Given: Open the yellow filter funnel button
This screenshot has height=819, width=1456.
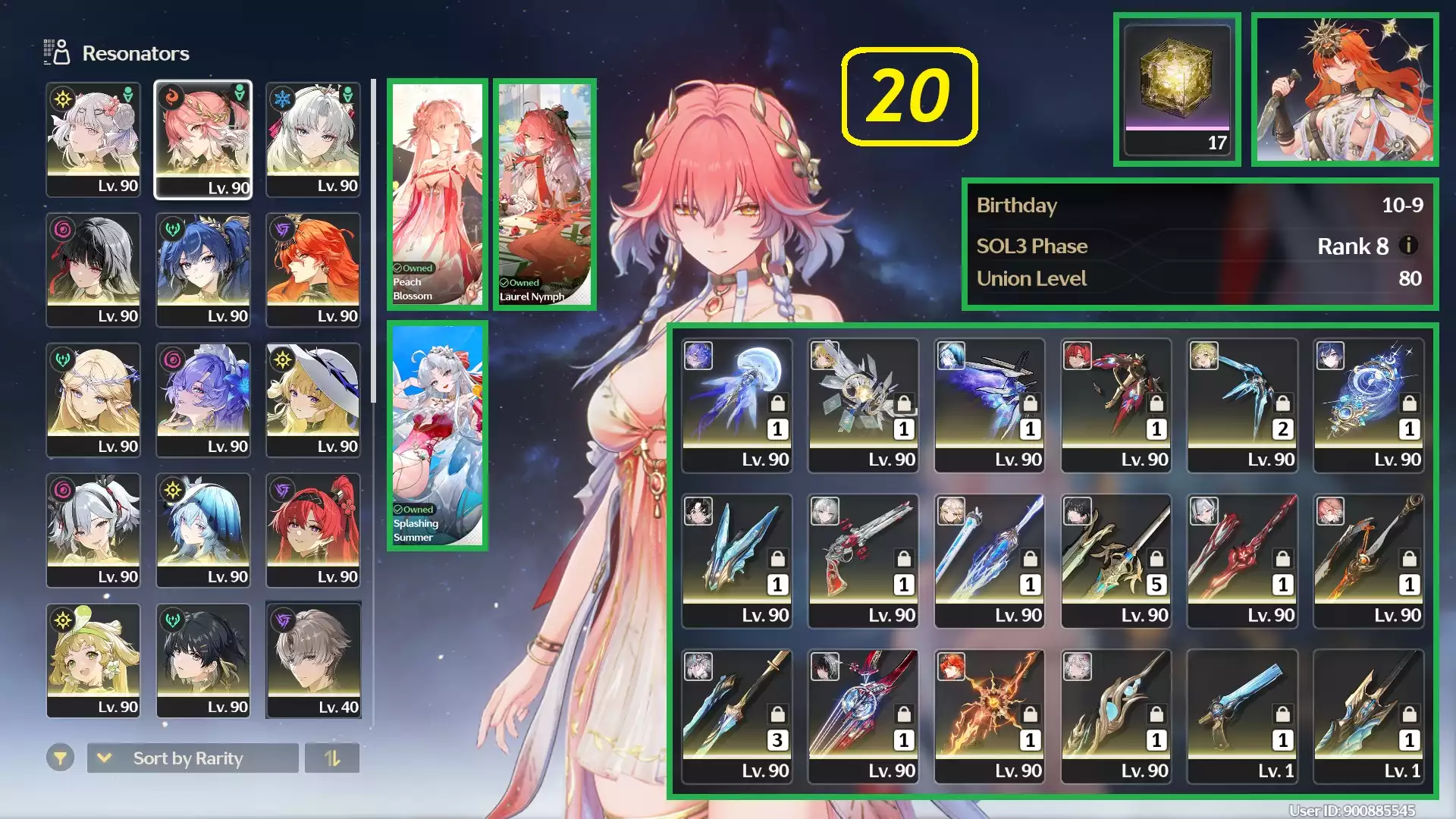Looking at the screenshot, I should 60,758.
